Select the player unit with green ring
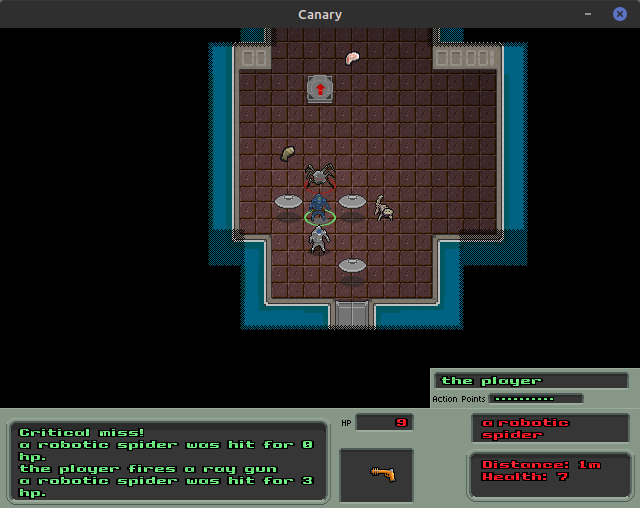The image size is (640, 508). [x=319, y=209]
